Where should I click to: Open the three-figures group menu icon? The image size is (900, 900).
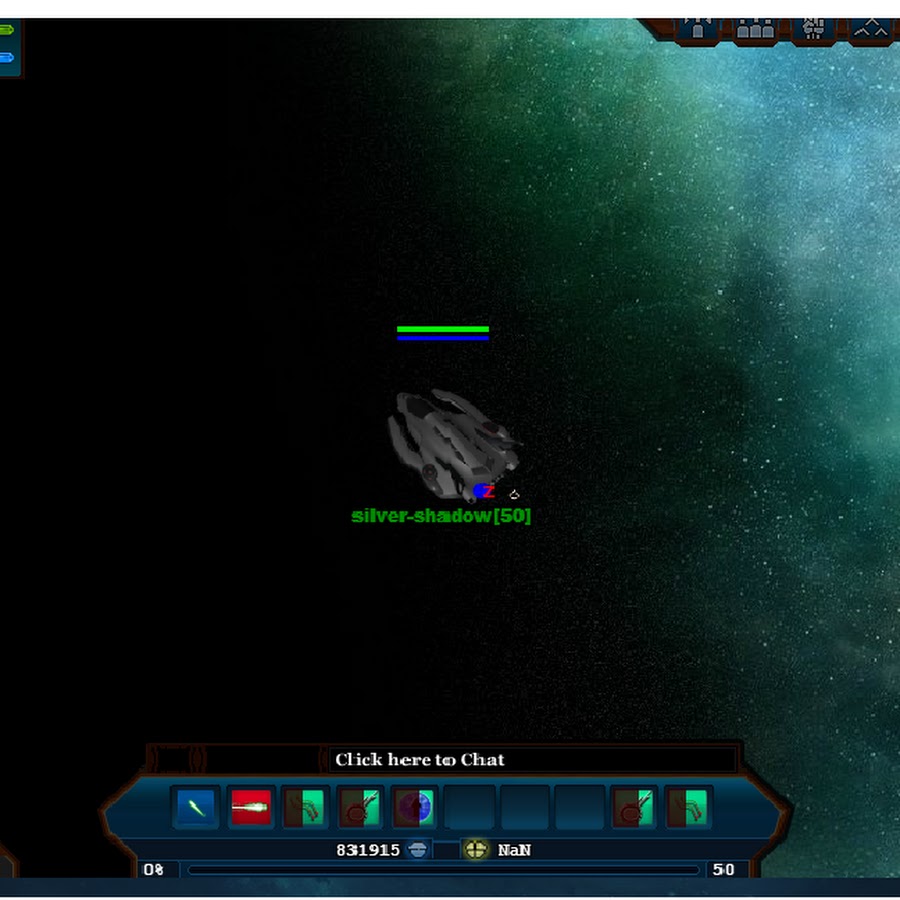point(756,27)
